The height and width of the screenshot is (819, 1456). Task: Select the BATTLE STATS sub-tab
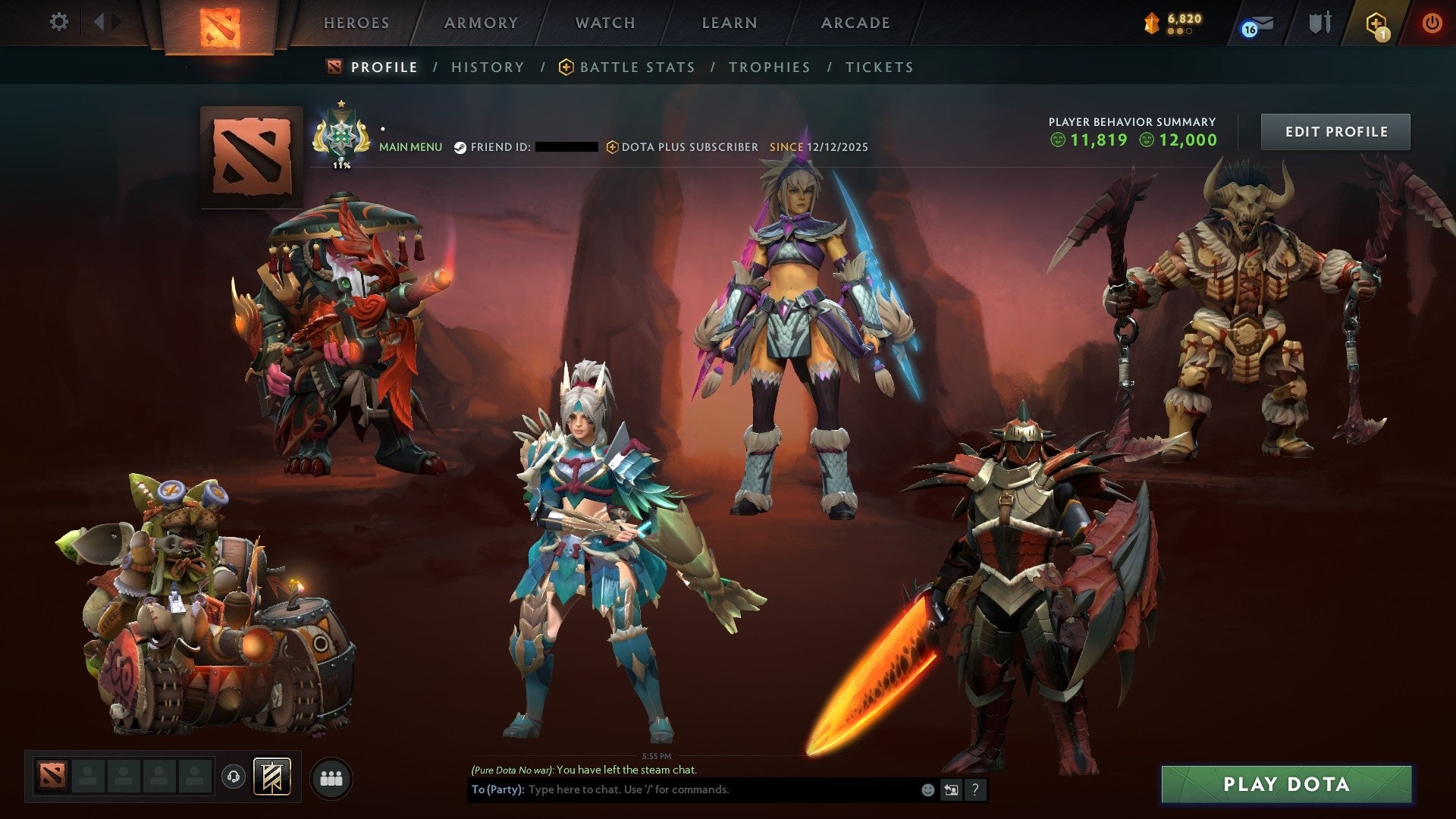[636, 67]
